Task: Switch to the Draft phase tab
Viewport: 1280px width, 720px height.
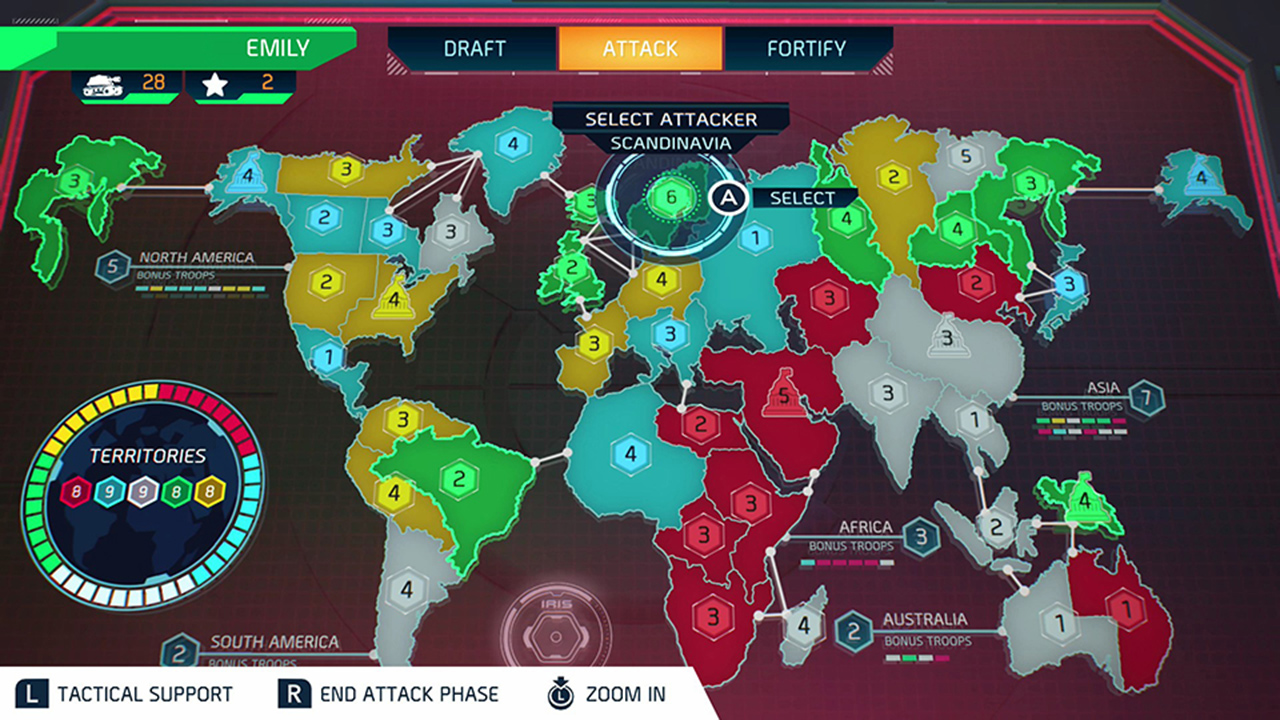Action: point(474,47)
